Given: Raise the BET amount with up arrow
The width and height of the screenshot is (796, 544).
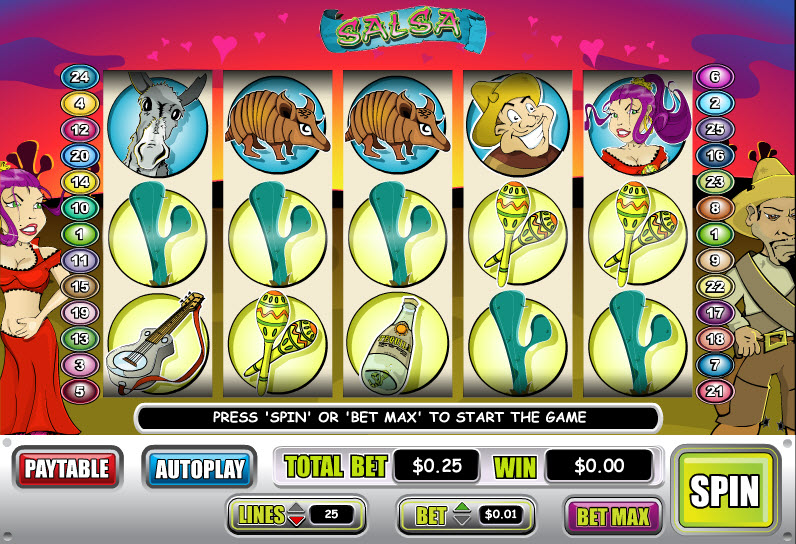Looking at the screenshot, I should pos(461,510).
